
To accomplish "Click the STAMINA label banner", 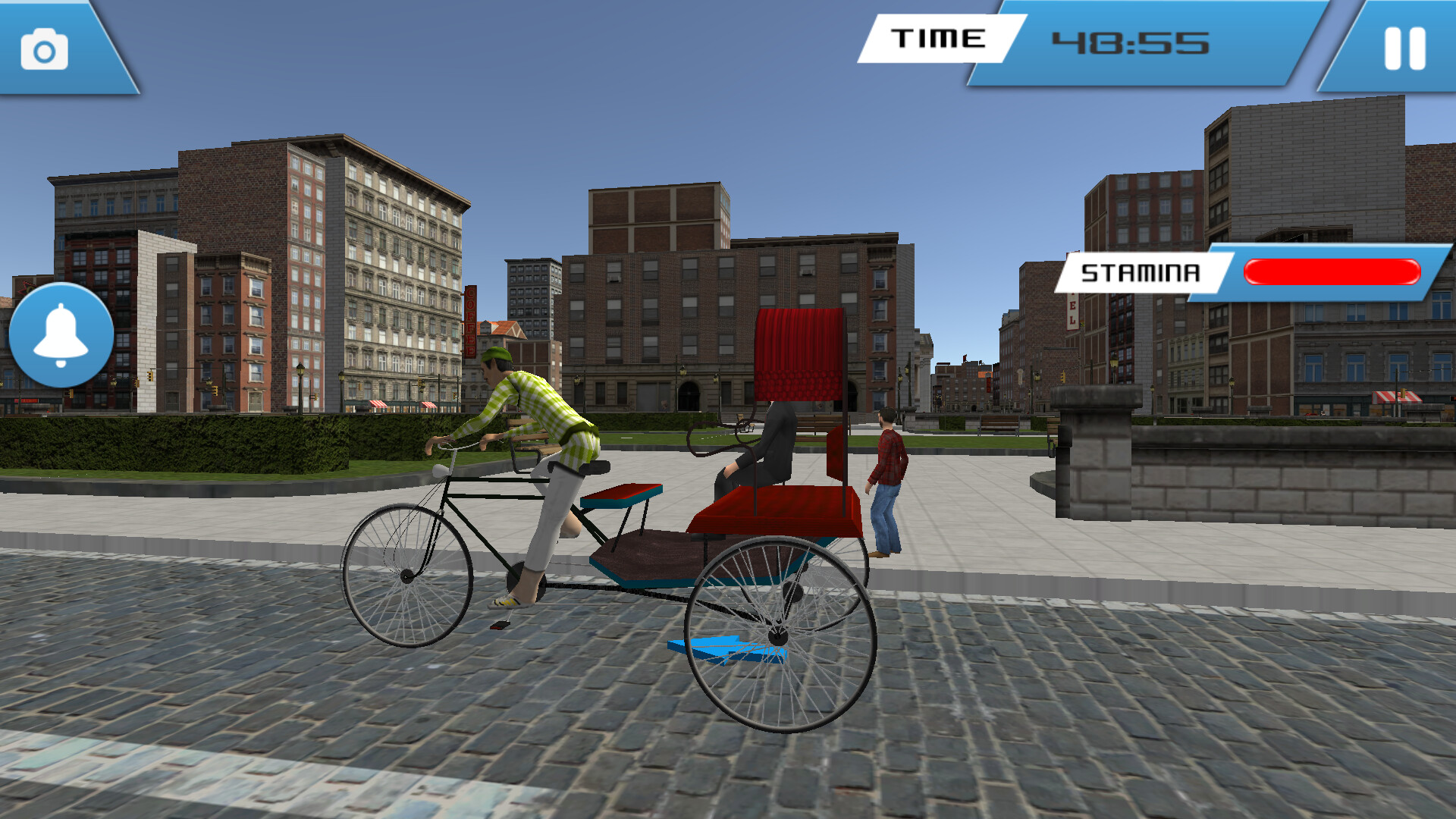I will click(1141, 269).
